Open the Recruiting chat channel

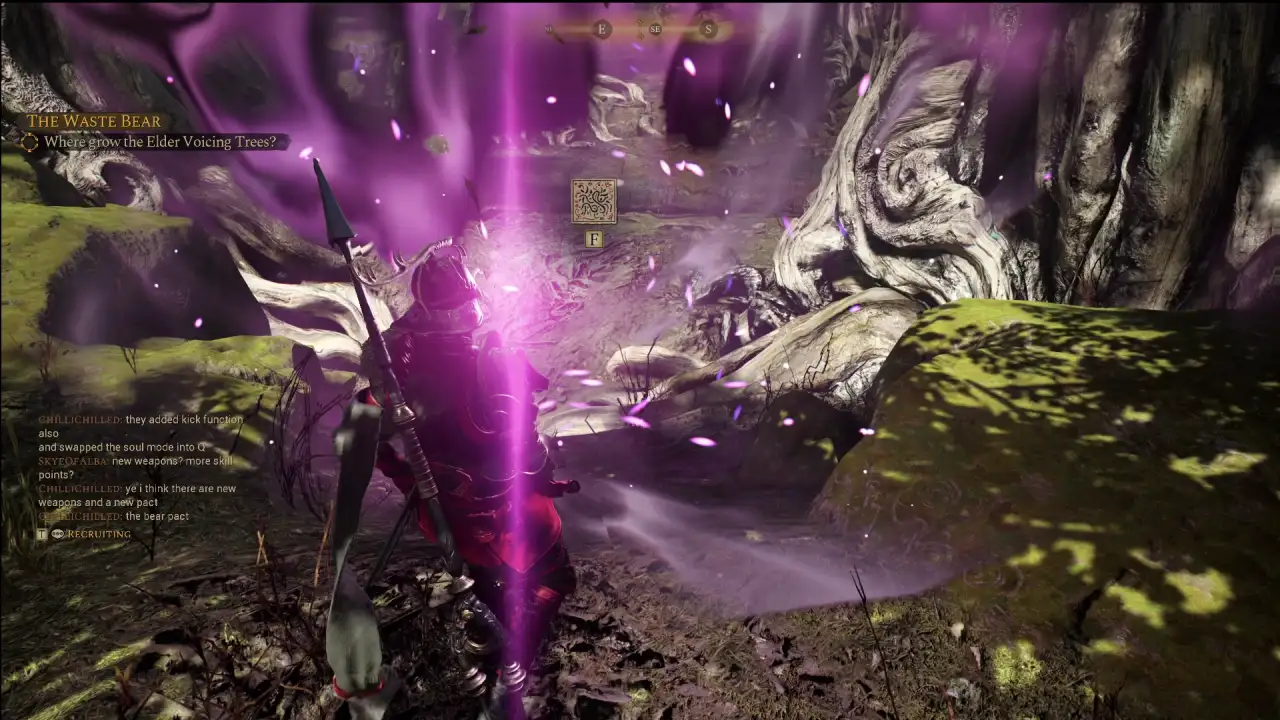[x=98, y=534]
